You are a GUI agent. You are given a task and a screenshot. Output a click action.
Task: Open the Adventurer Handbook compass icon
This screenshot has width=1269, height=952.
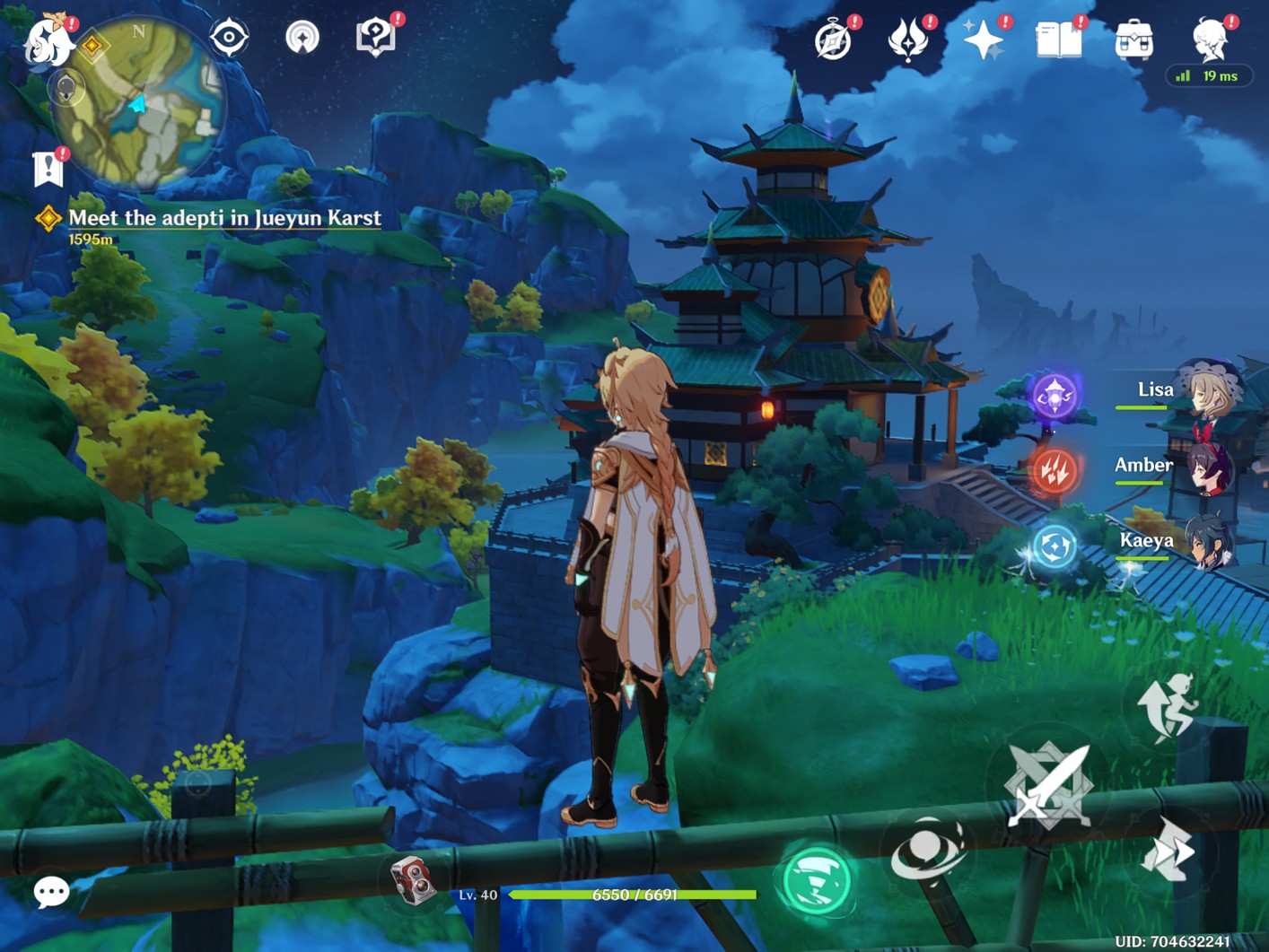pyautogui.click(x=833, y=40)
